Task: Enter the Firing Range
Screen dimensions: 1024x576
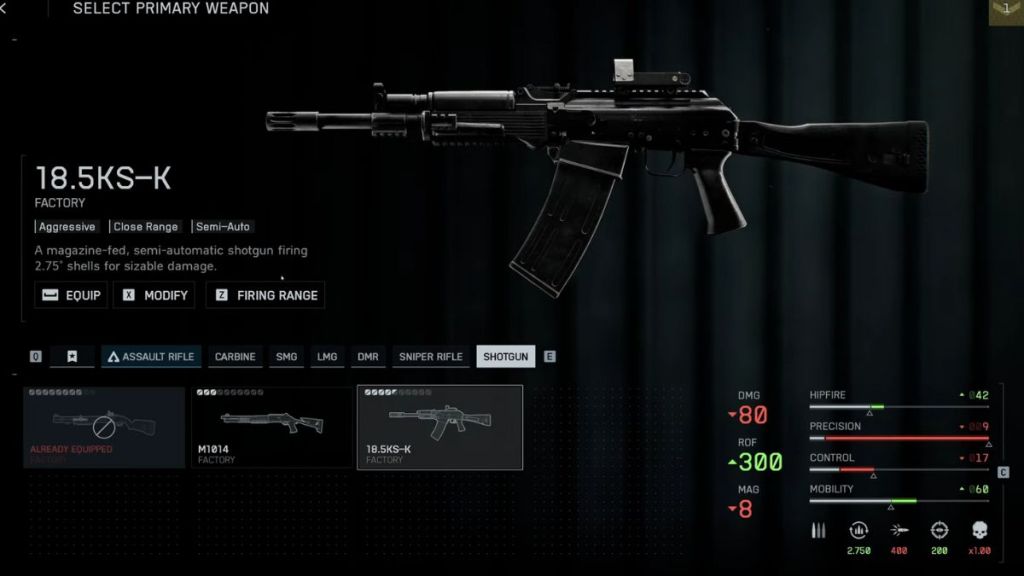Action: 265,295
